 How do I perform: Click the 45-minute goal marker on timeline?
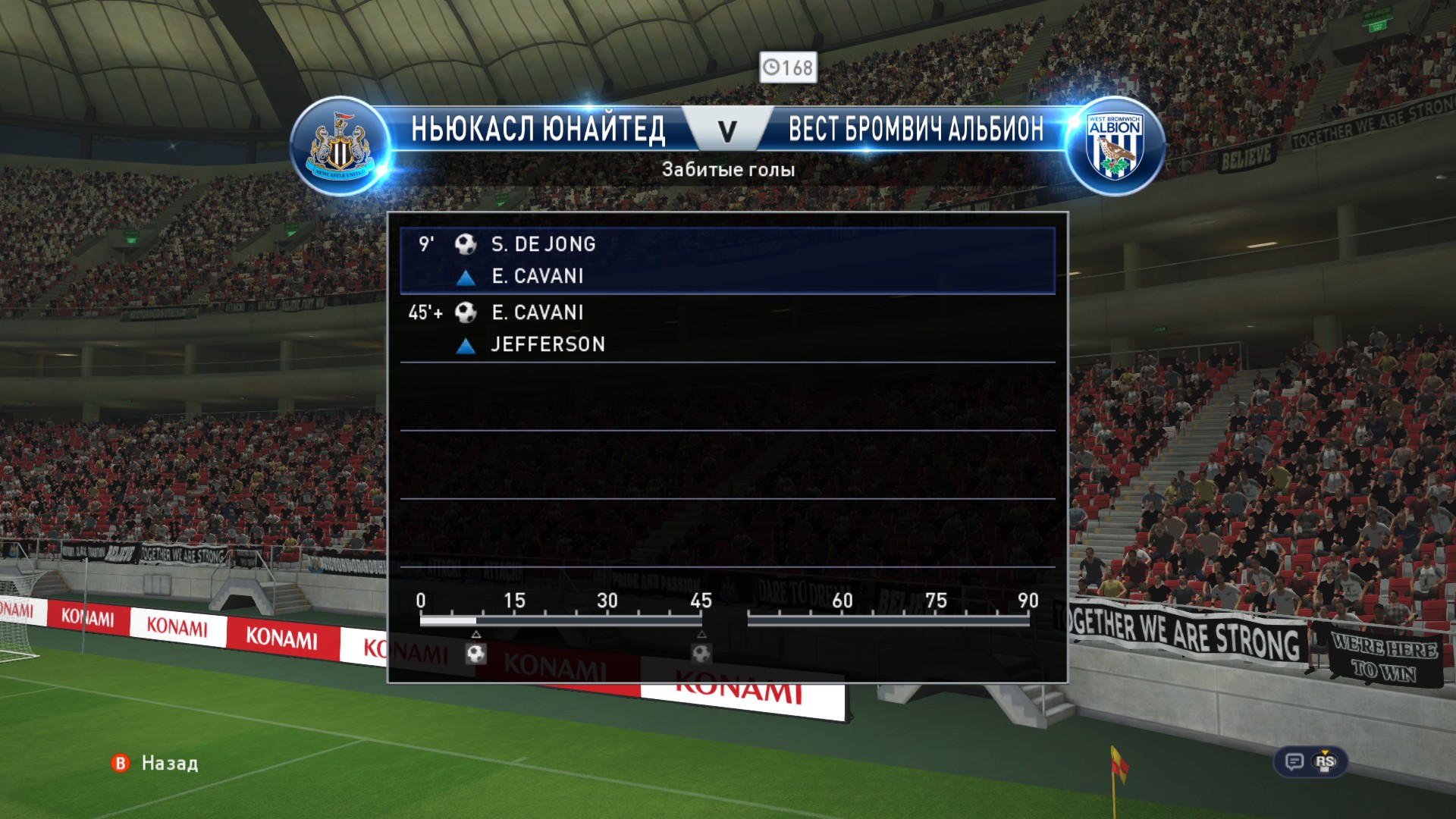[701, 653]
